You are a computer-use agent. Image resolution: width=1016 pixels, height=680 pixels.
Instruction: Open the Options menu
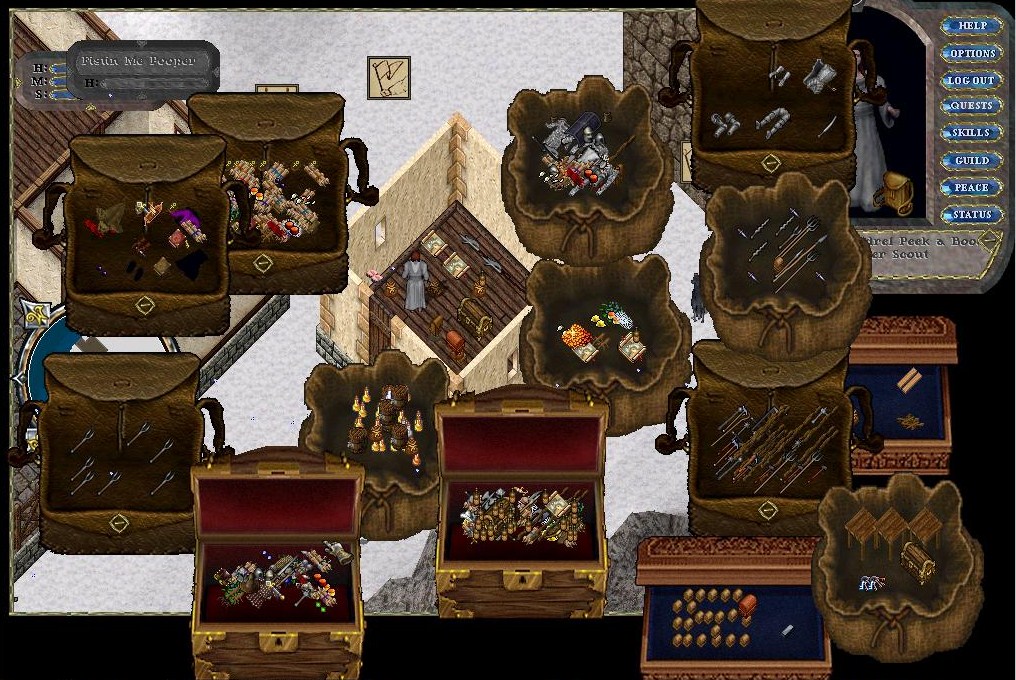tap(972, 53)
